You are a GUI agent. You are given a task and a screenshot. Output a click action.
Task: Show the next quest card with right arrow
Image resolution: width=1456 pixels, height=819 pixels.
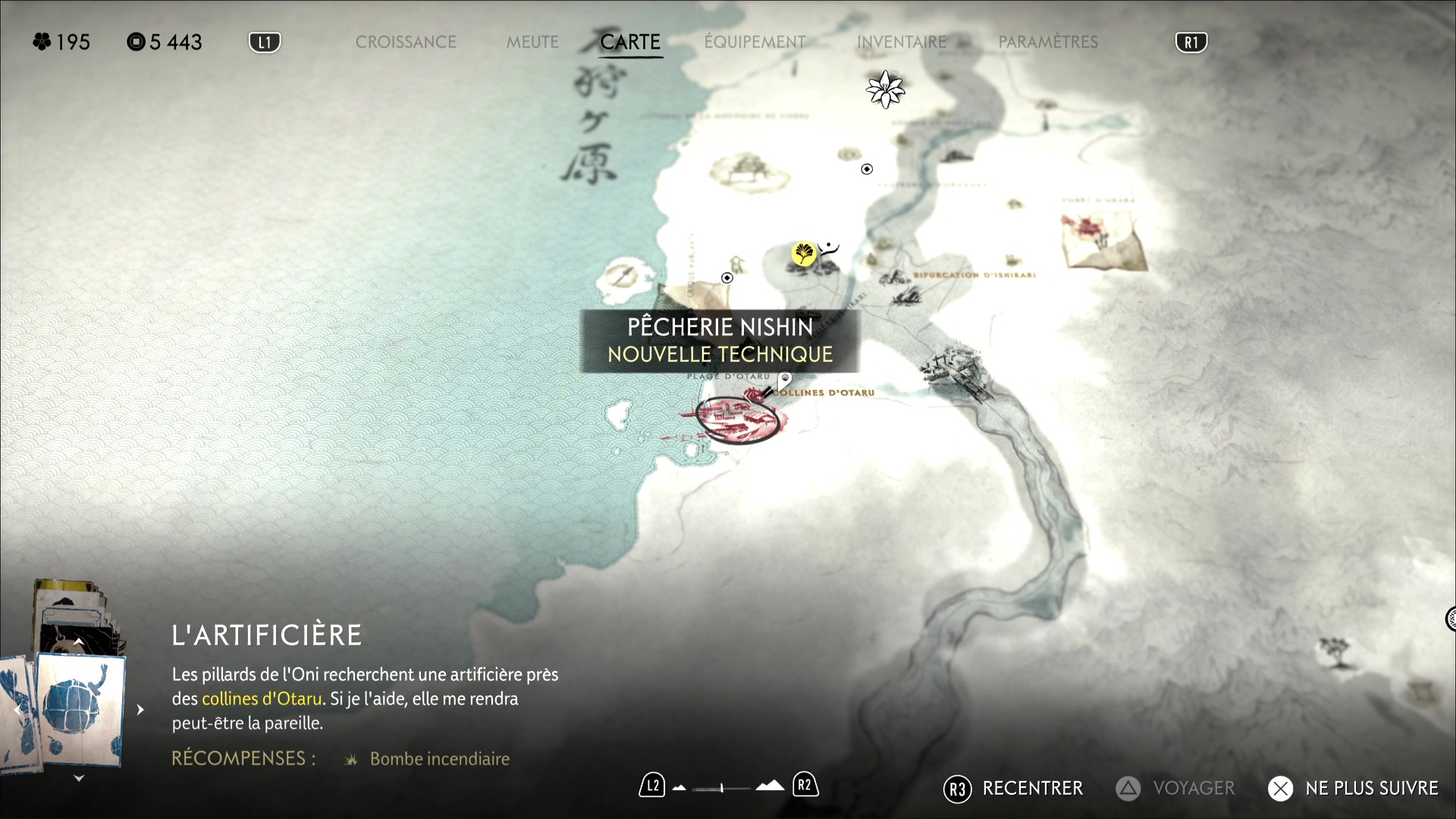point(140,710)
